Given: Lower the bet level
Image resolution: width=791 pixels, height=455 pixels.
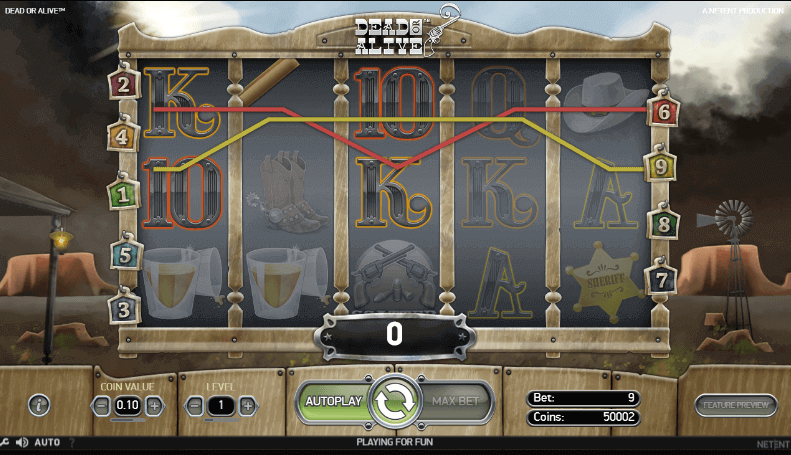Looking at the screenshot, I should click(x=193, y=406).
